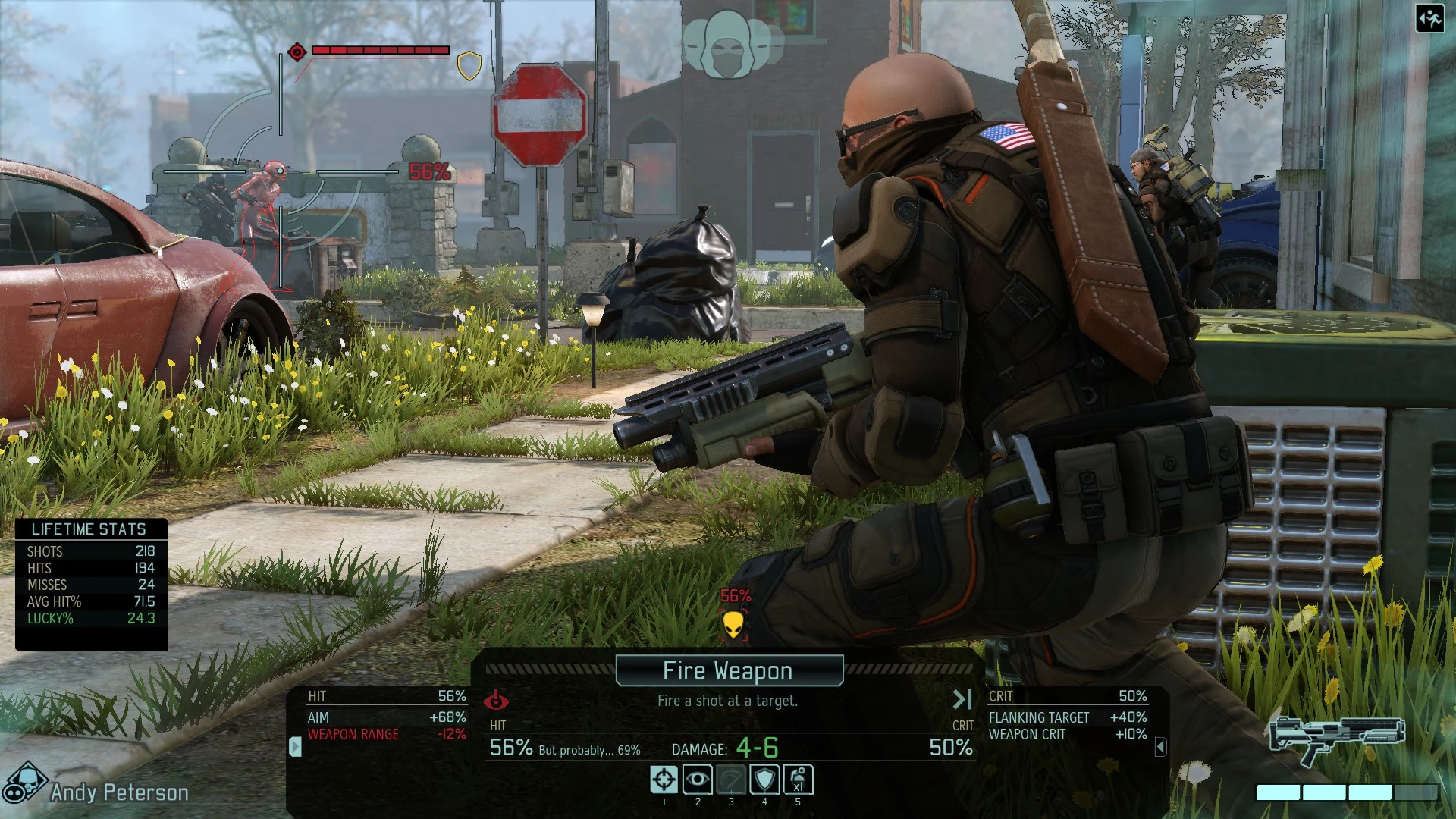Screen dimensions: 1456x819
Task: Activate the Overwatch eye ability
Action: [698, 780]
